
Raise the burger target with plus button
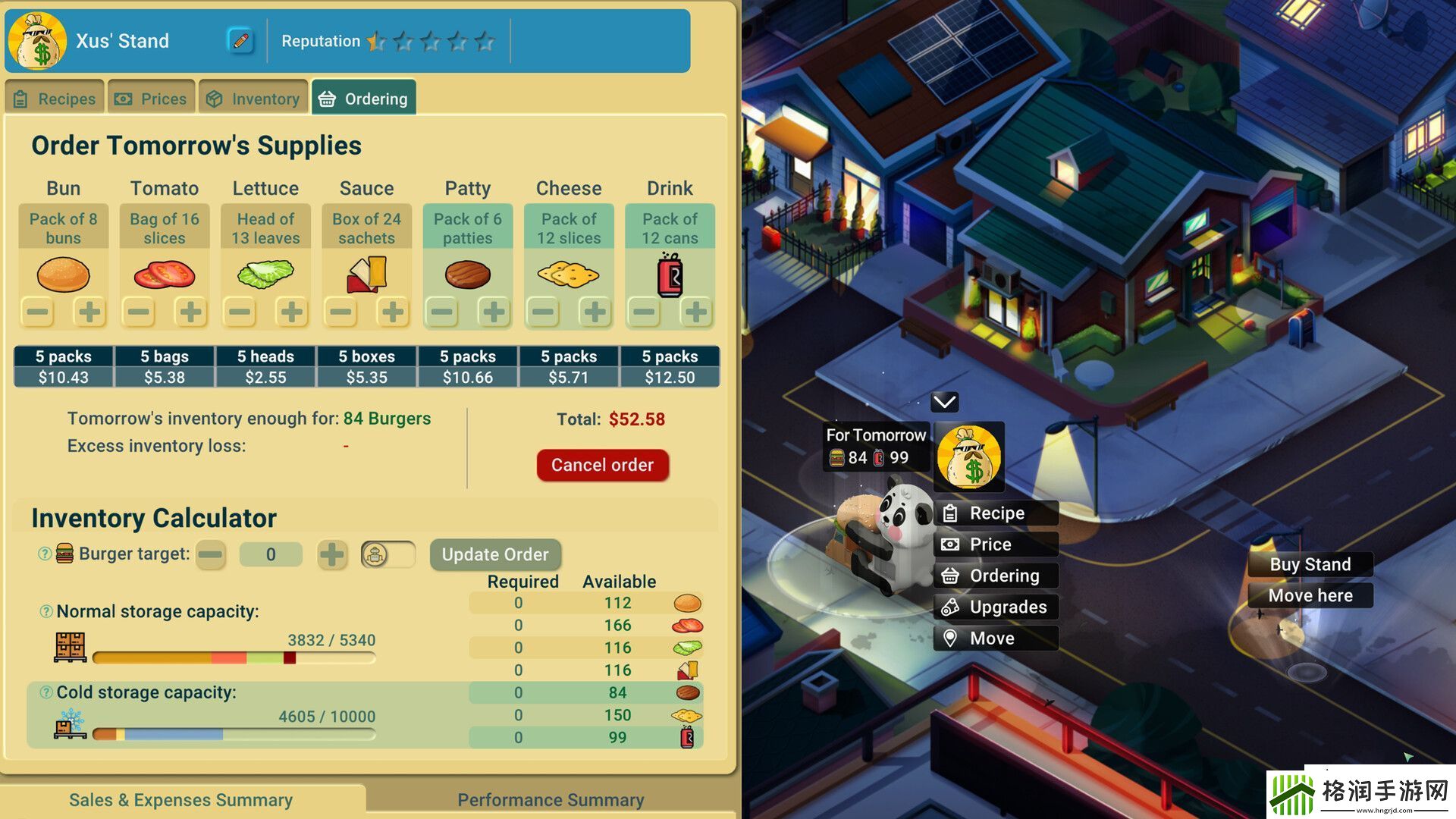(x=331, y=554)
